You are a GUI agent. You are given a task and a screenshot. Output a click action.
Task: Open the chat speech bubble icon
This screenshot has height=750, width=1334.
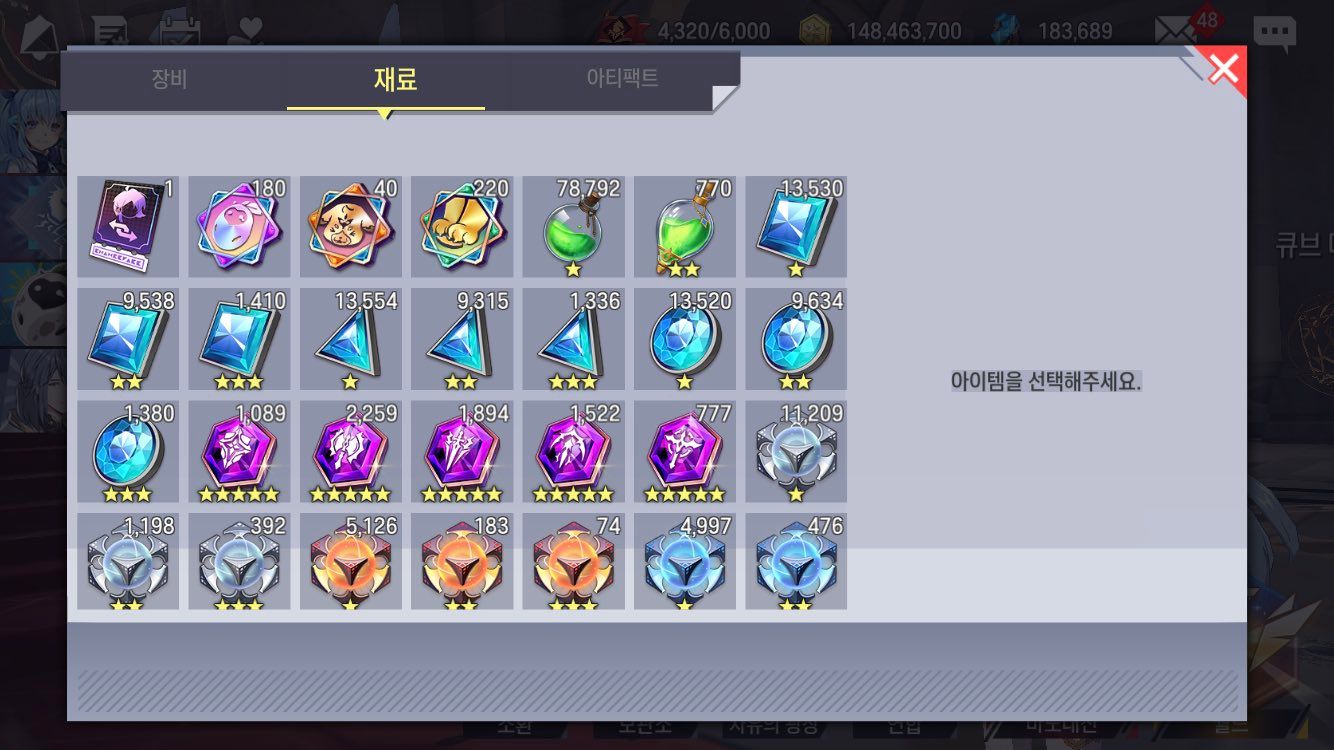pyautogui.click(x=1274, y=32)
